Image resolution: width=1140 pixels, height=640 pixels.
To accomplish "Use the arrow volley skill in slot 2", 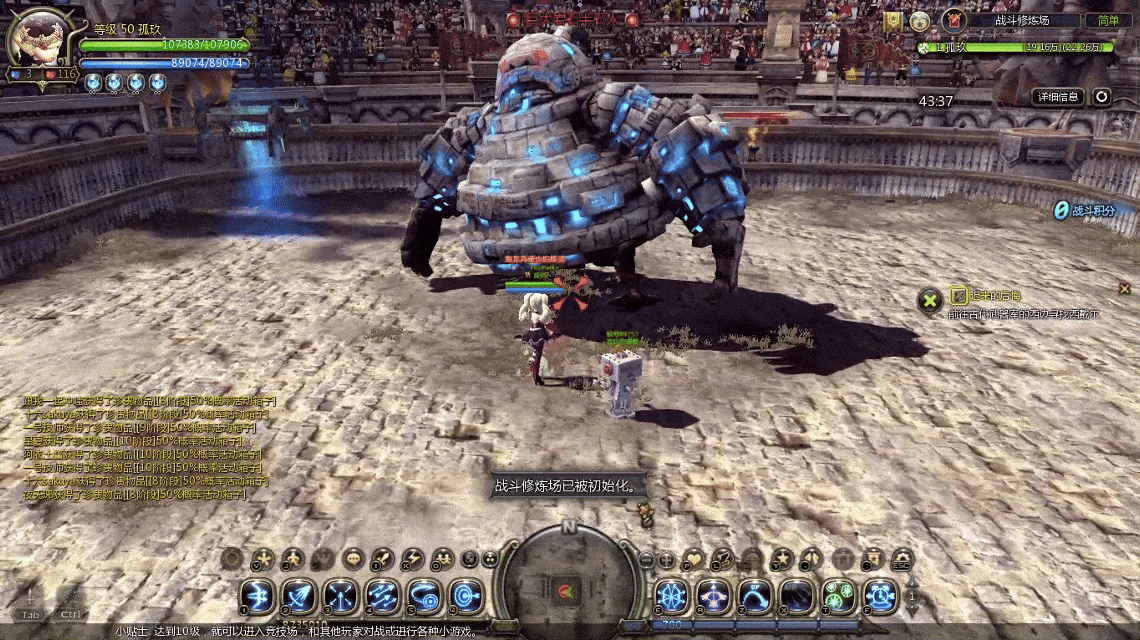I will click(x=298, y=597).
